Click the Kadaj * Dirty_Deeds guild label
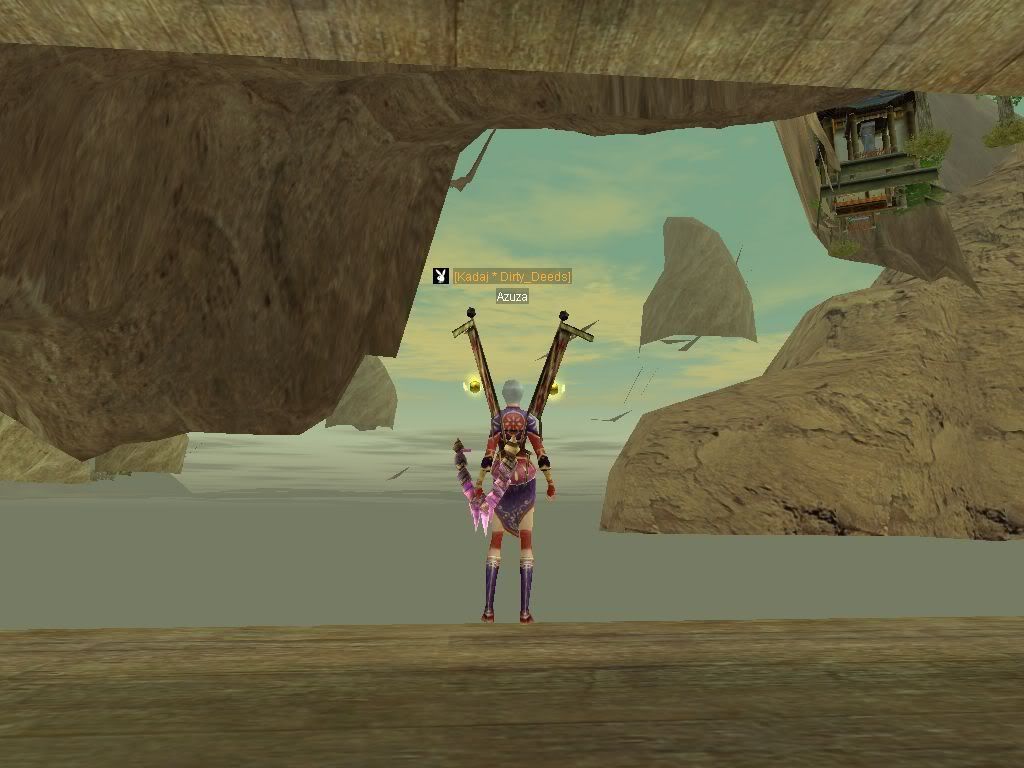Image resolution: width=1024 pixels, height=768 pixels. coord(512,277)
